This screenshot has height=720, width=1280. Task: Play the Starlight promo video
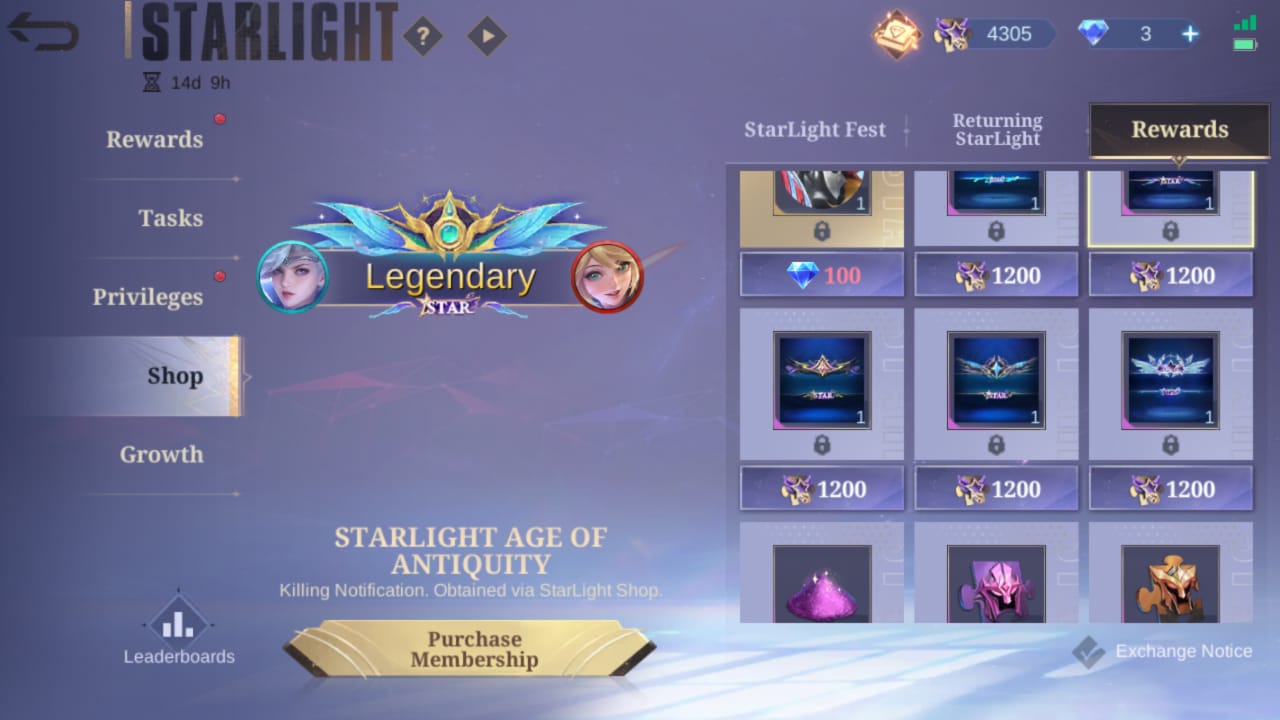point(487,34)
